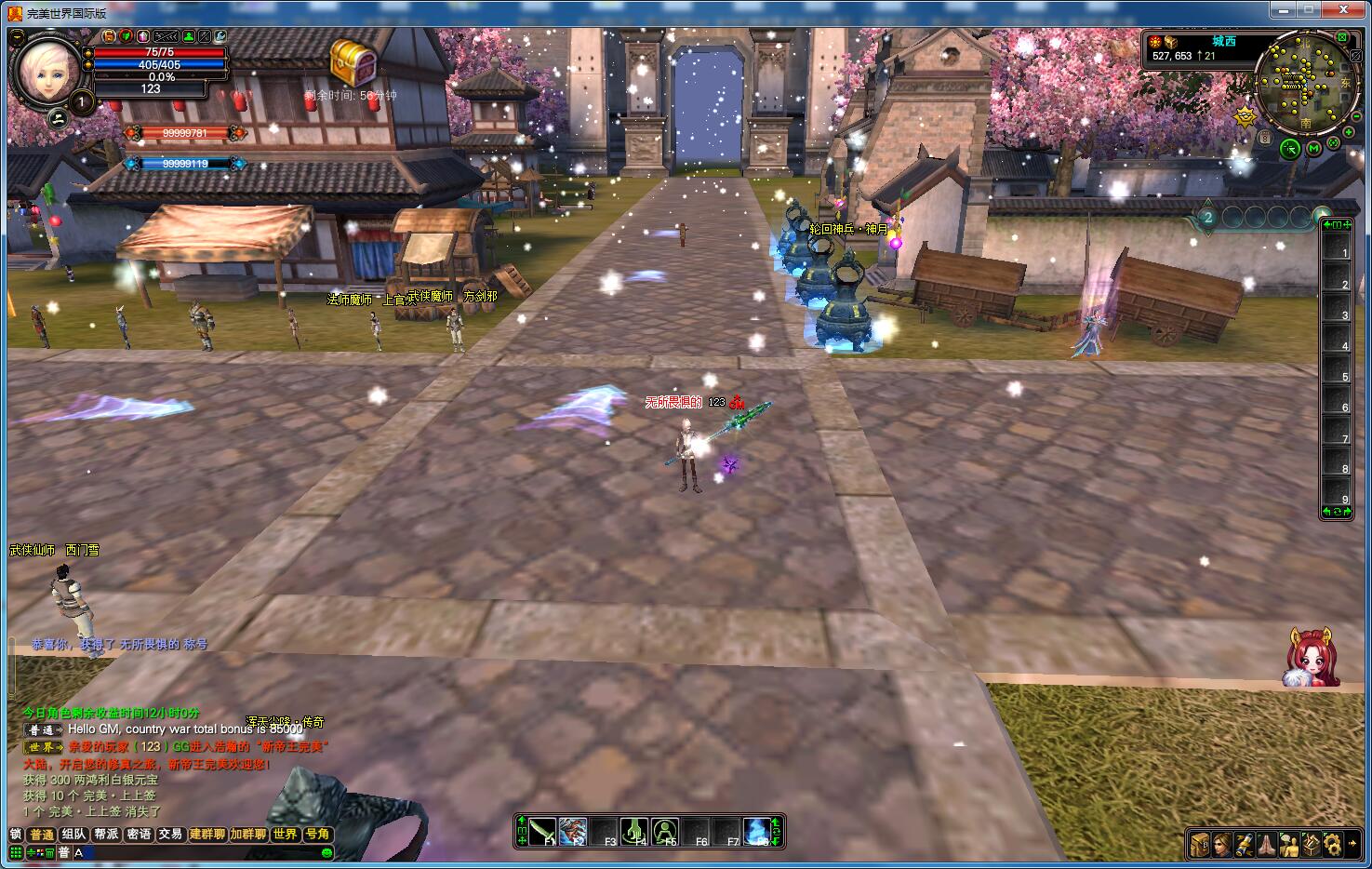Click the 建群聊 create group chat button

coord(208,835)
